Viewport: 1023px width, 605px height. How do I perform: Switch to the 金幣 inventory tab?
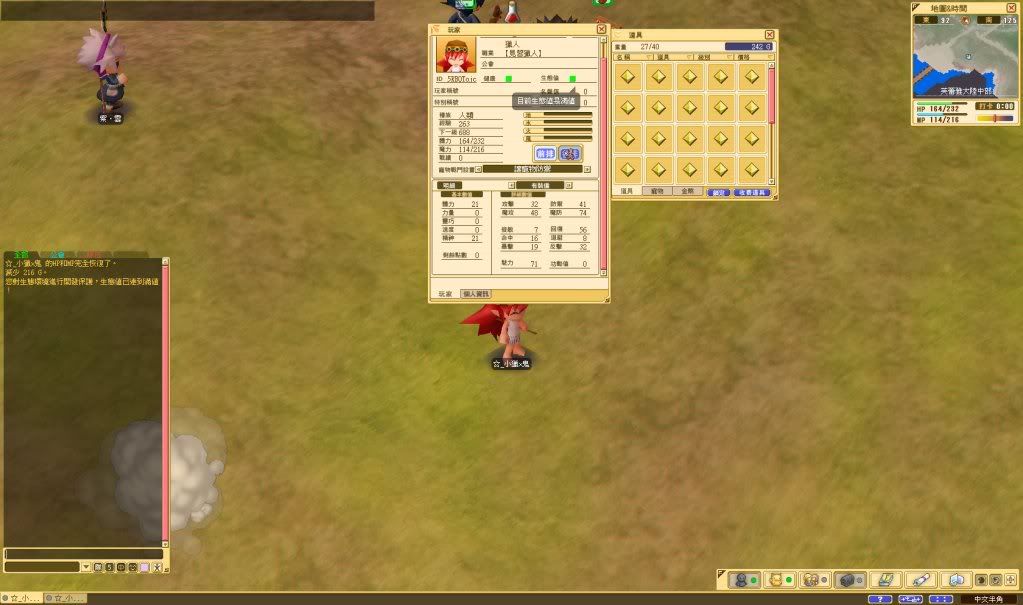[x=686, y=191]
